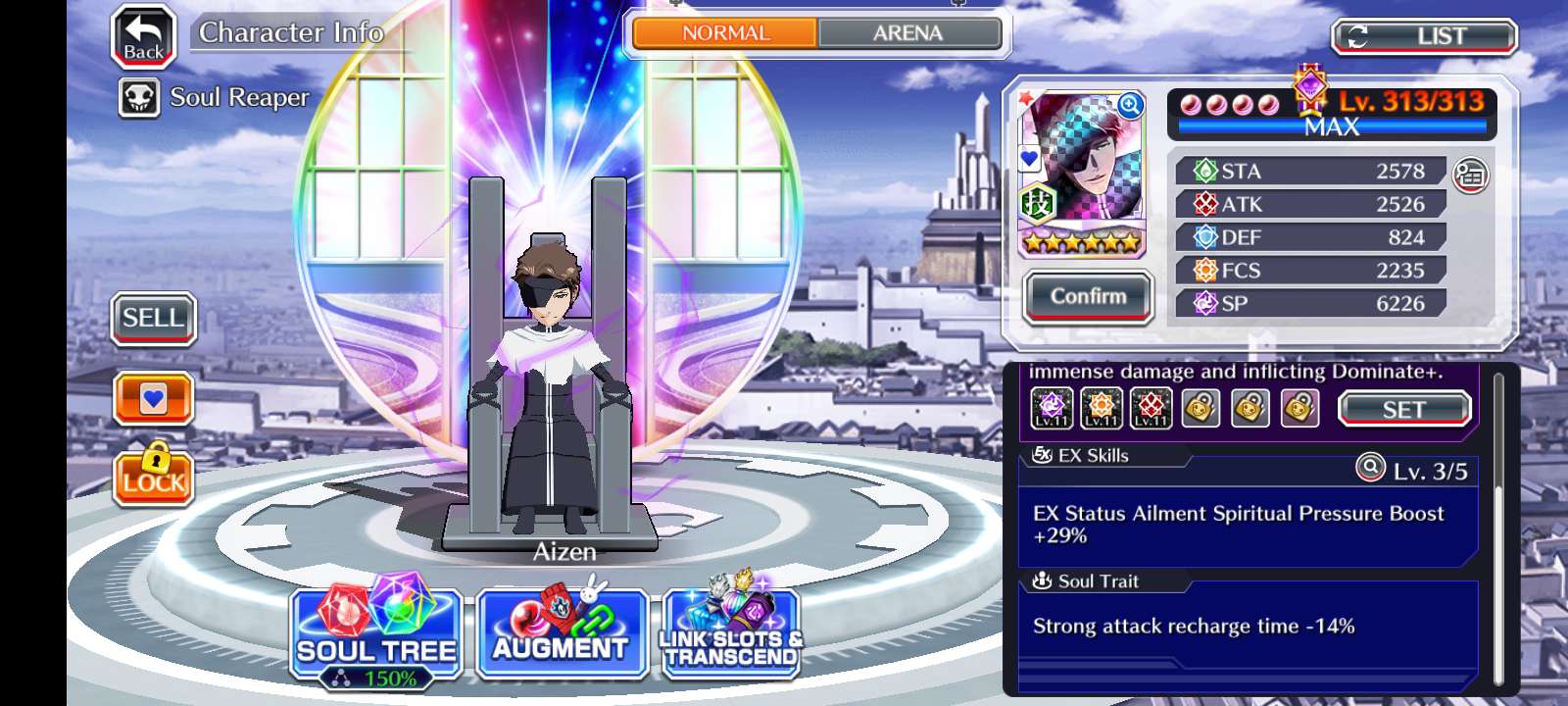Open the SOUL TREE menu
The height and width of the screenshot is (706, 1568).
[x=376, y=634]
